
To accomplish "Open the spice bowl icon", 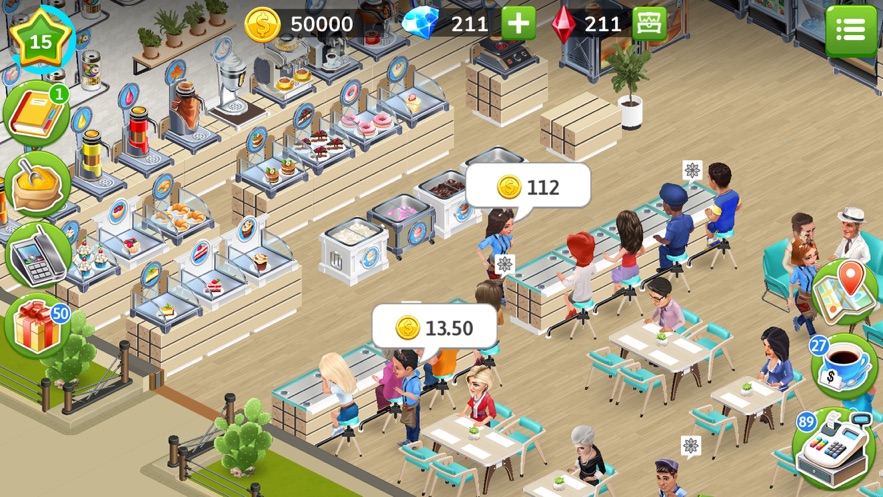I will pos(37,183).
